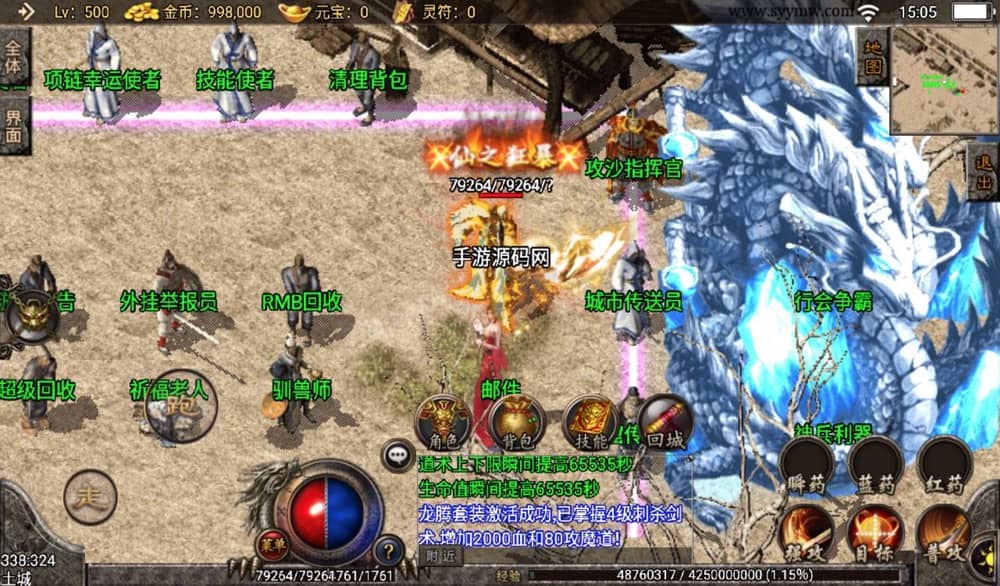Toggle the 跑 run mode button

[181, 406]
